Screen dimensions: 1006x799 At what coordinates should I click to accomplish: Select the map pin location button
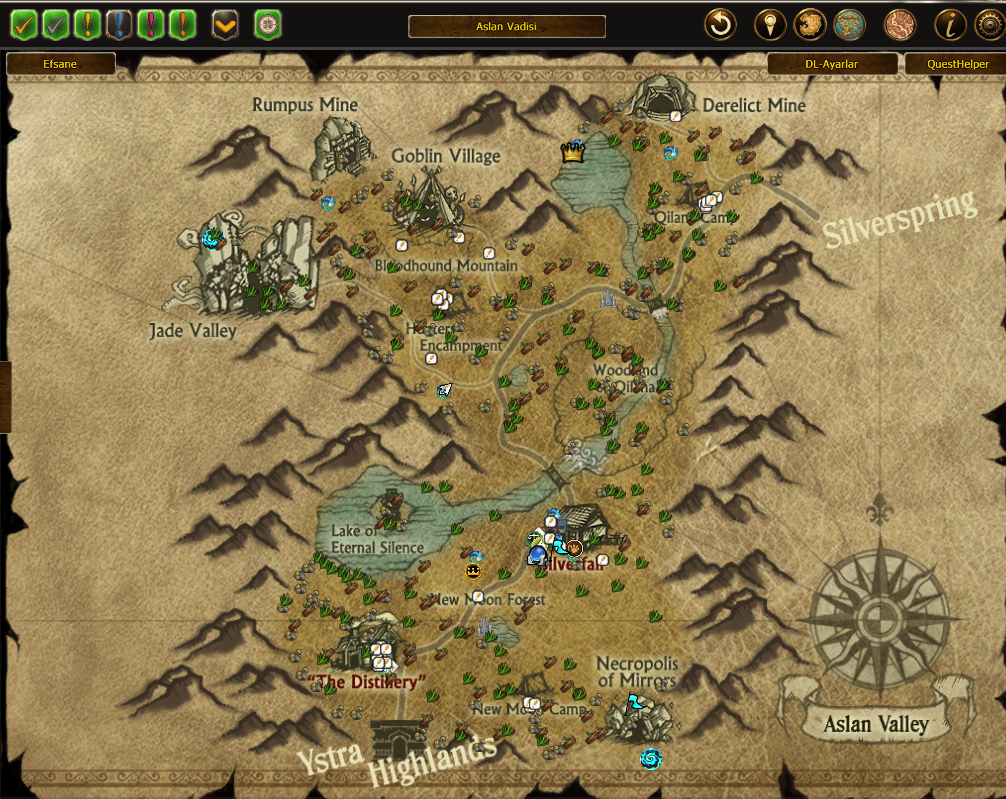click(x=768, y=24)
